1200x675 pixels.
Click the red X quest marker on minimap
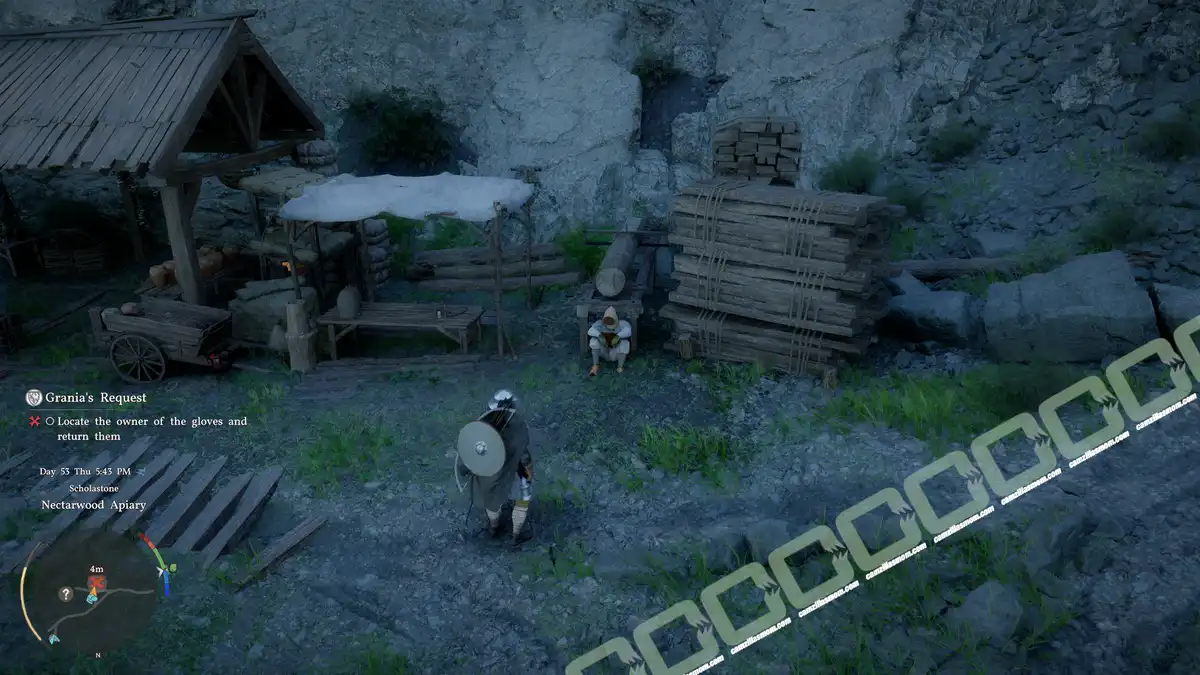tap(96, 582)
